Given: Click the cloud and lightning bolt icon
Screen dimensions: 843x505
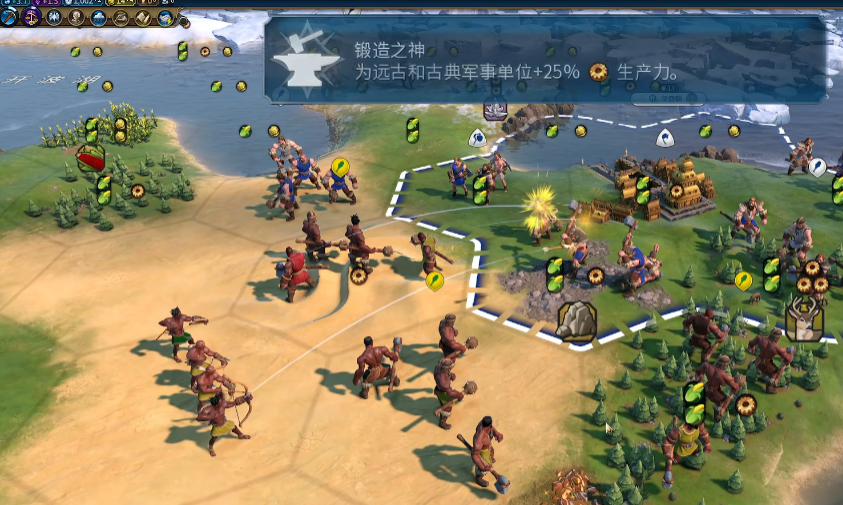Looking at the screenshot, I should [x=165, y=17].
